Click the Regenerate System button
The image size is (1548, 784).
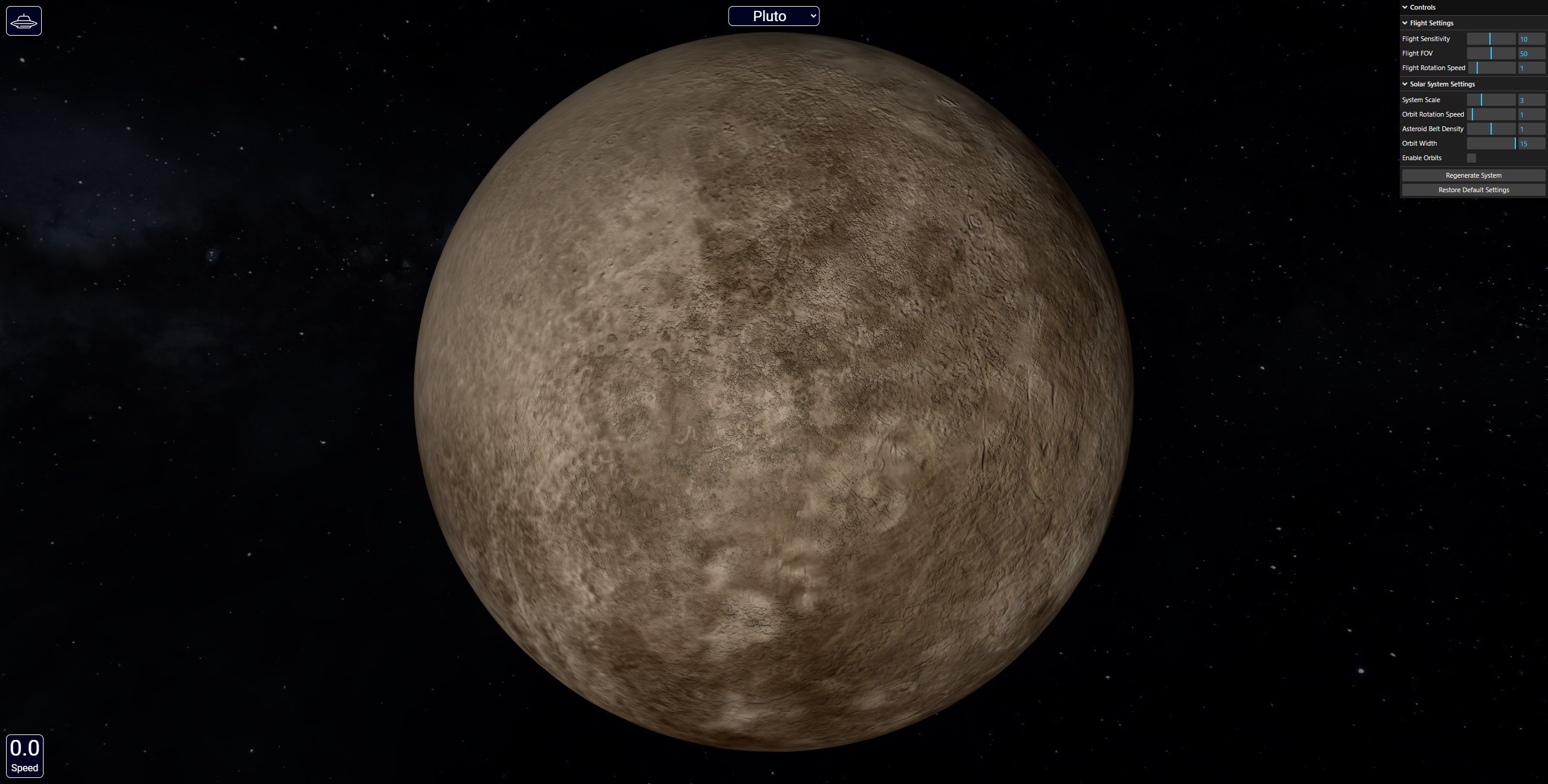tap(1473, 175)
